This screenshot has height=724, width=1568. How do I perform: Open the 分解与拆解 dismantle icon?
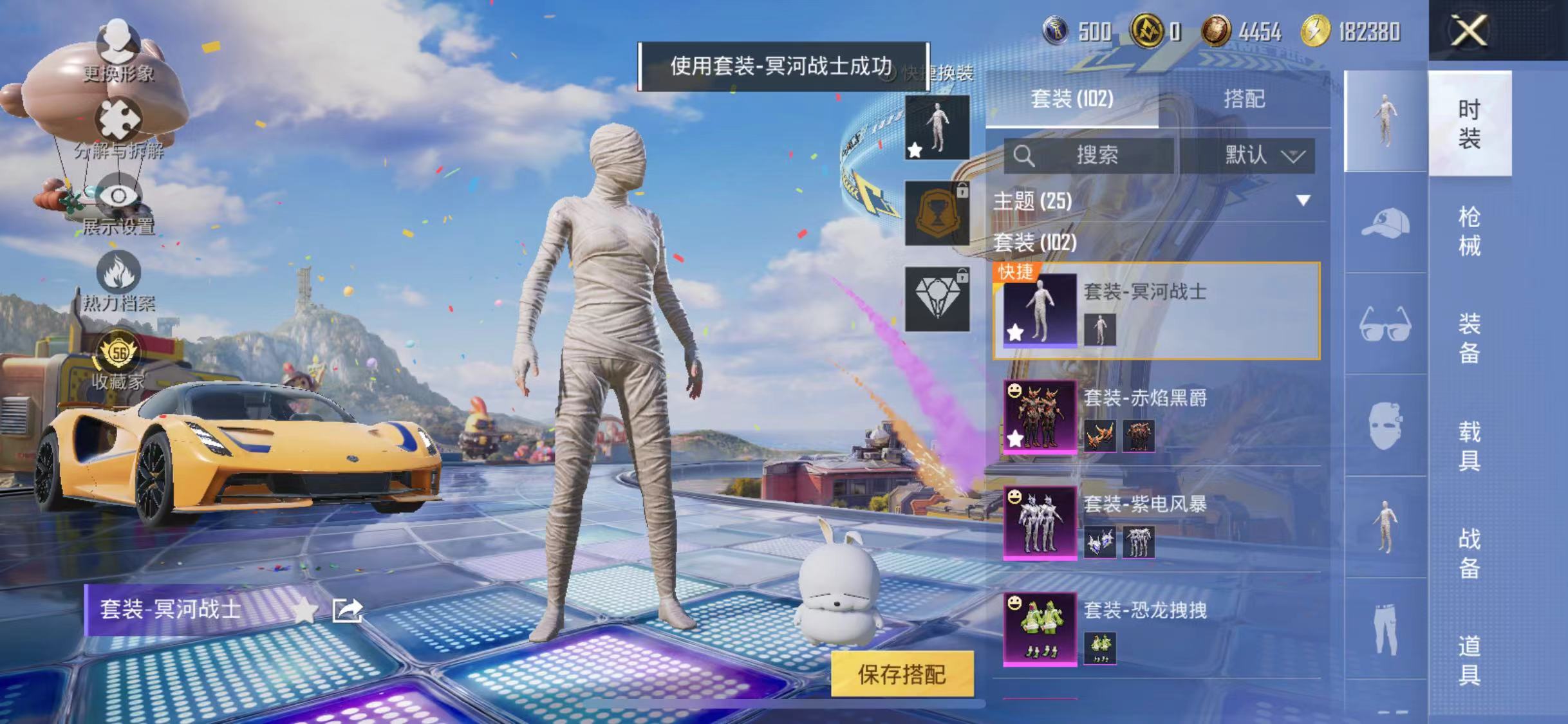coord(118,120)
